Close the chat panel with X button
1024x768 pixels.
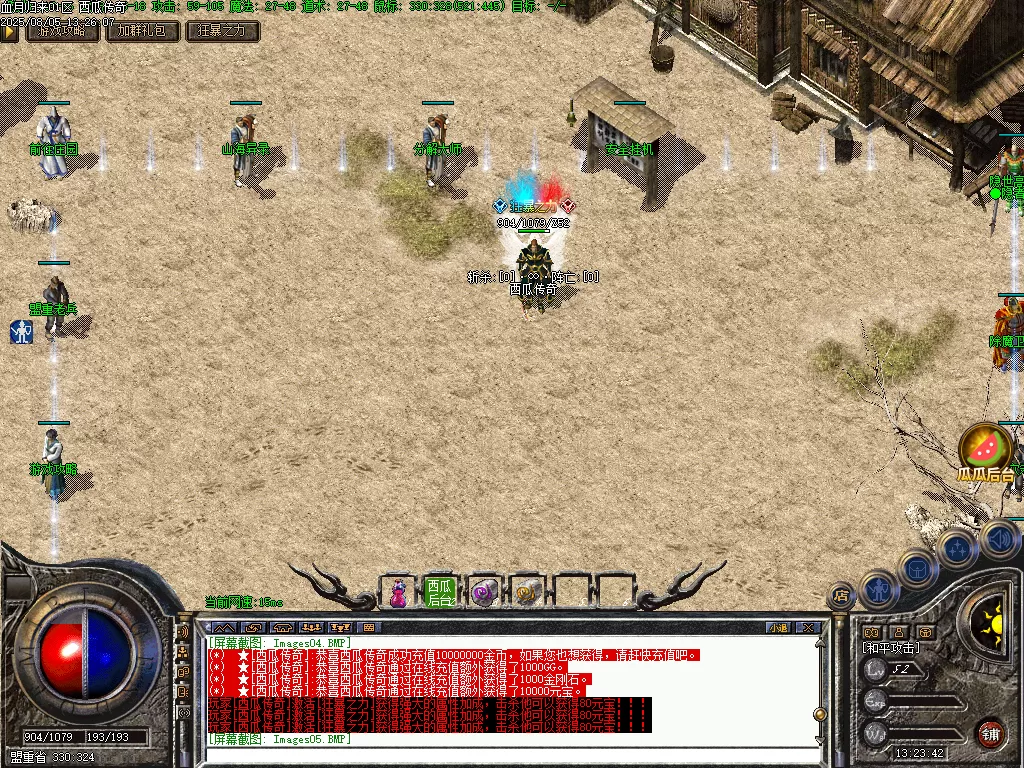pos(808,628)
